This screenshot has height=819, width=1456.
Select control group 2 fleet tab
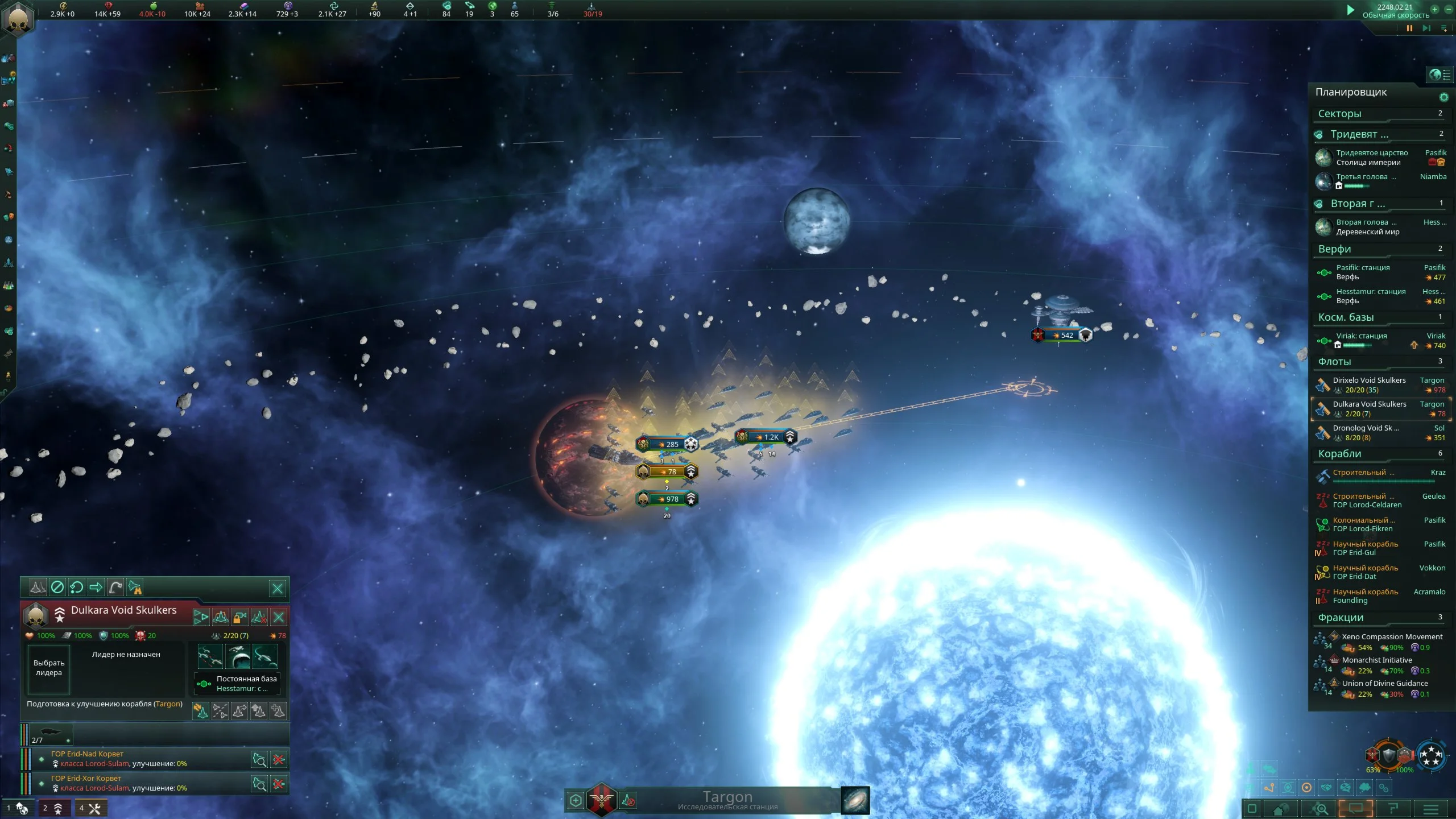coord(53,808)
